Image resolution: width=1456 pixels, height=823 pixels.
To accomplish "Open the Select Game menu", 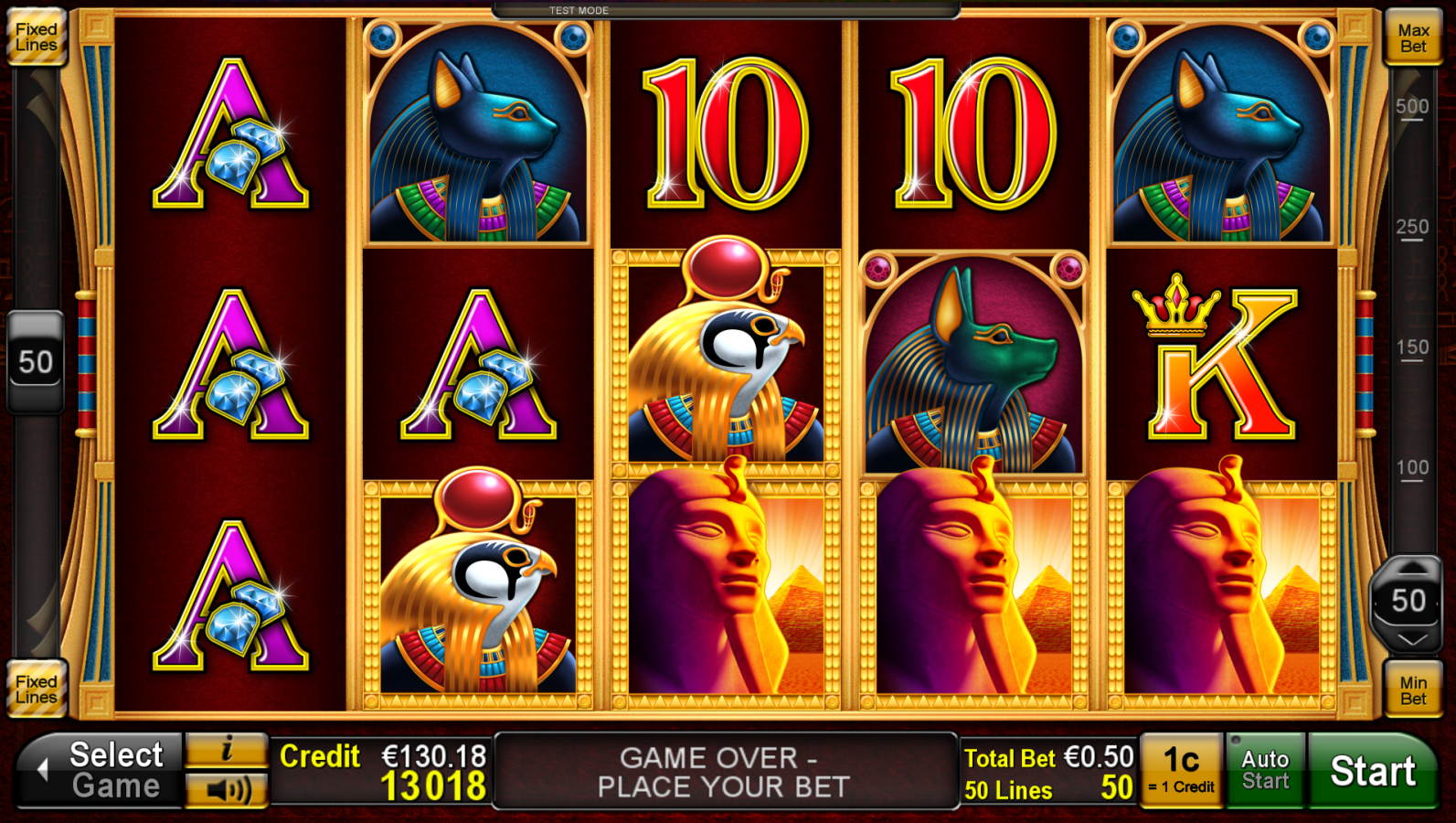I will [101, 771].
